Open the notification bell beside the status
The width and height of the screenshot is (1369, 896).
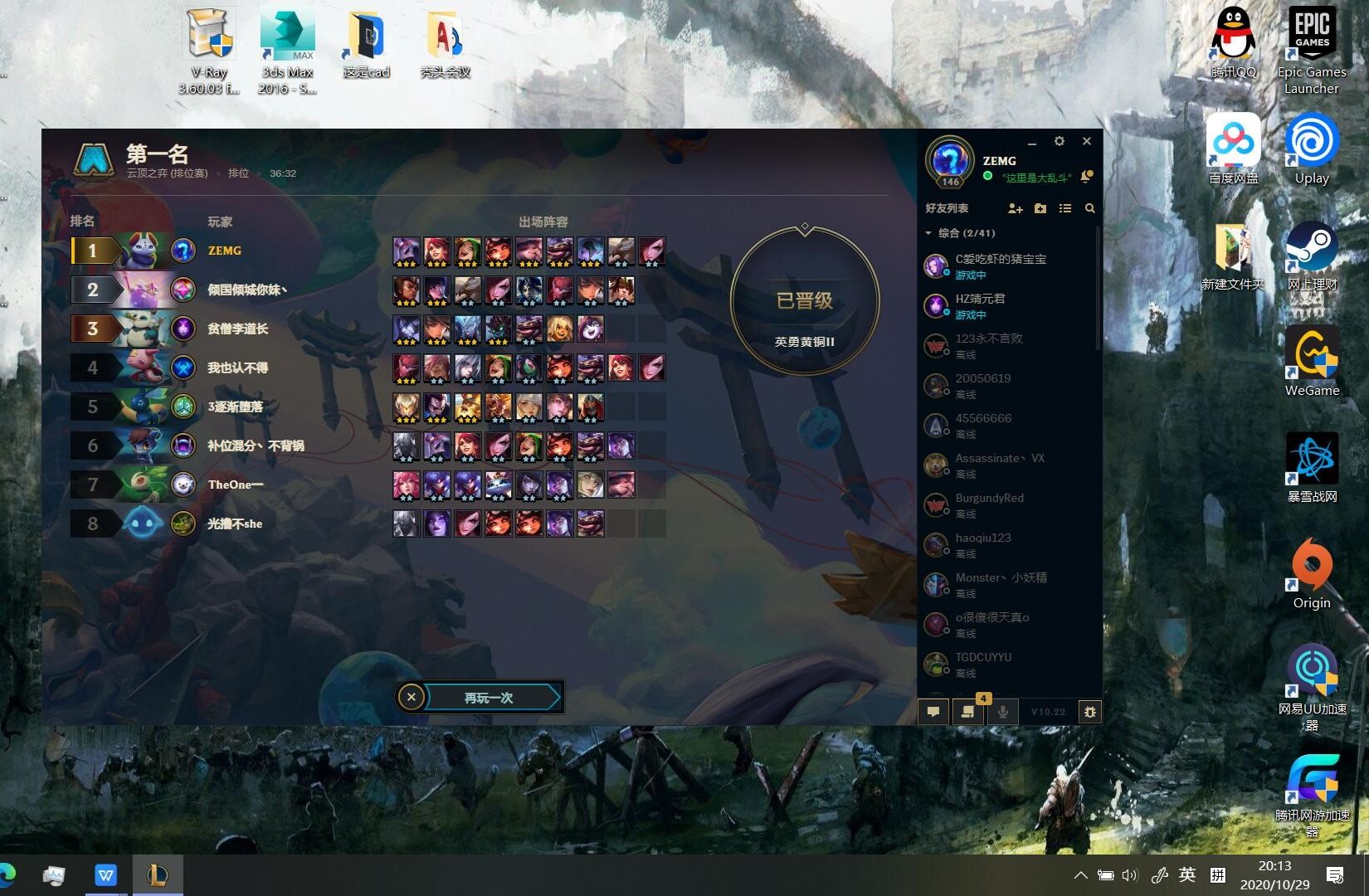click(1086, 176)
